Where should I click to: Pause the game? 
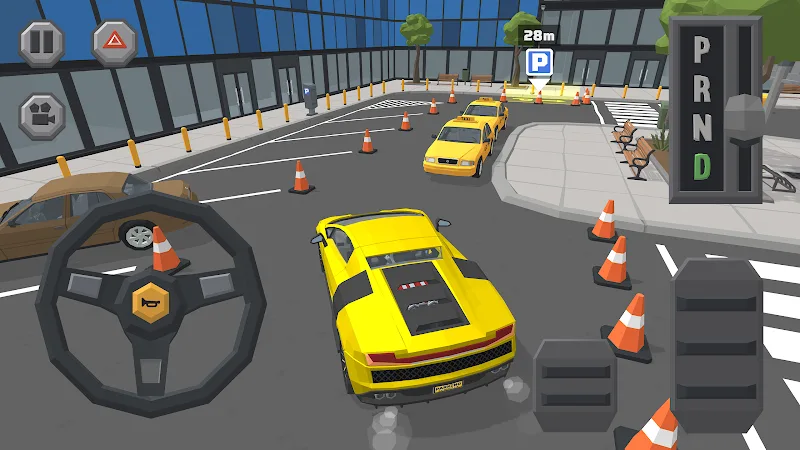coord(42,41)
